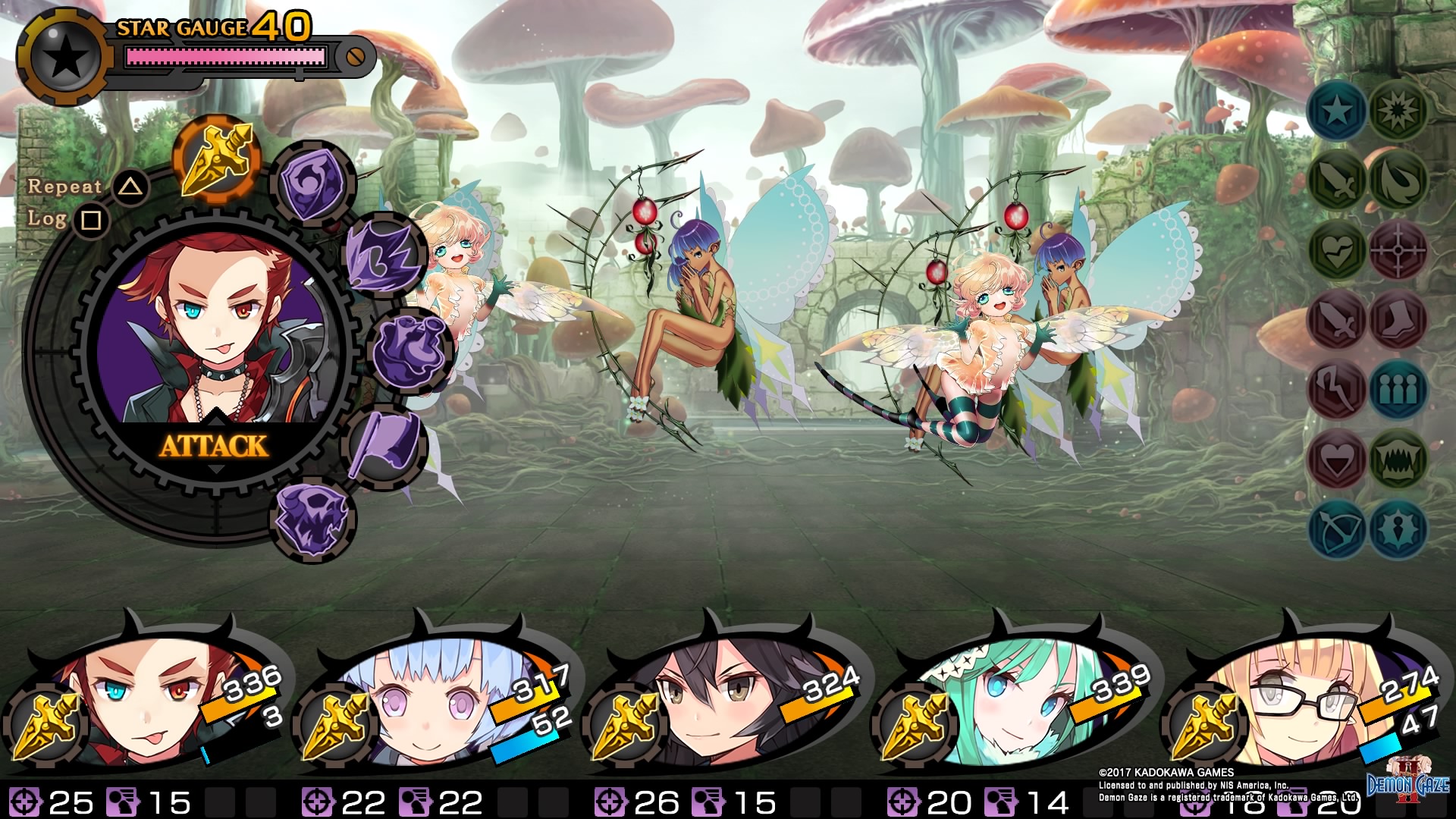Open the purple flame skill command
Screen dimensions: 1456x819
[384, 256]
